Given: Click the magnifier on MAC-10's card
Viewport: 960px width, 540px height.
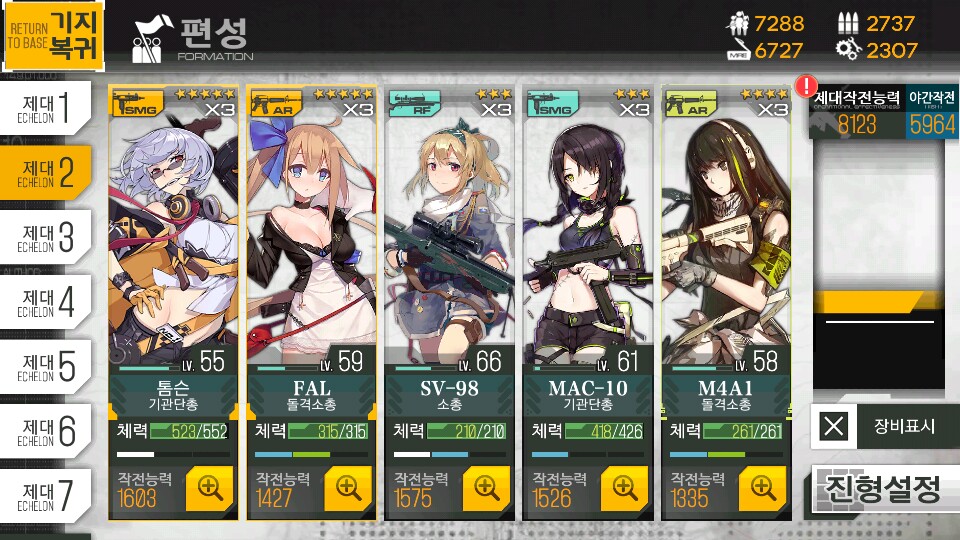Looking at the screenshot, I should click(624, 488).
